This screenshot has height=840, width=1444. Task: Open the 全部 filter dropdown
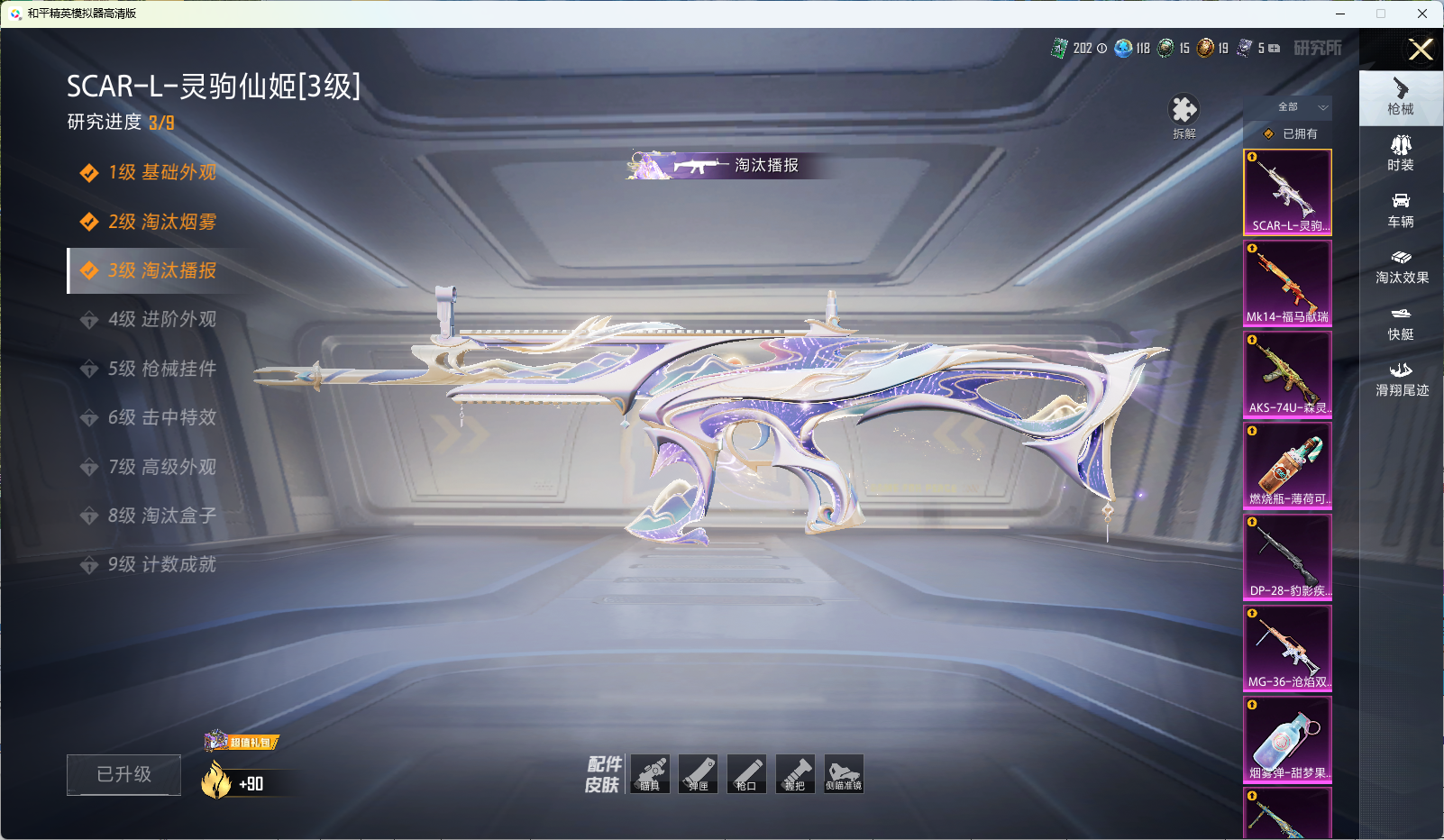click(x=1288, y=107)
